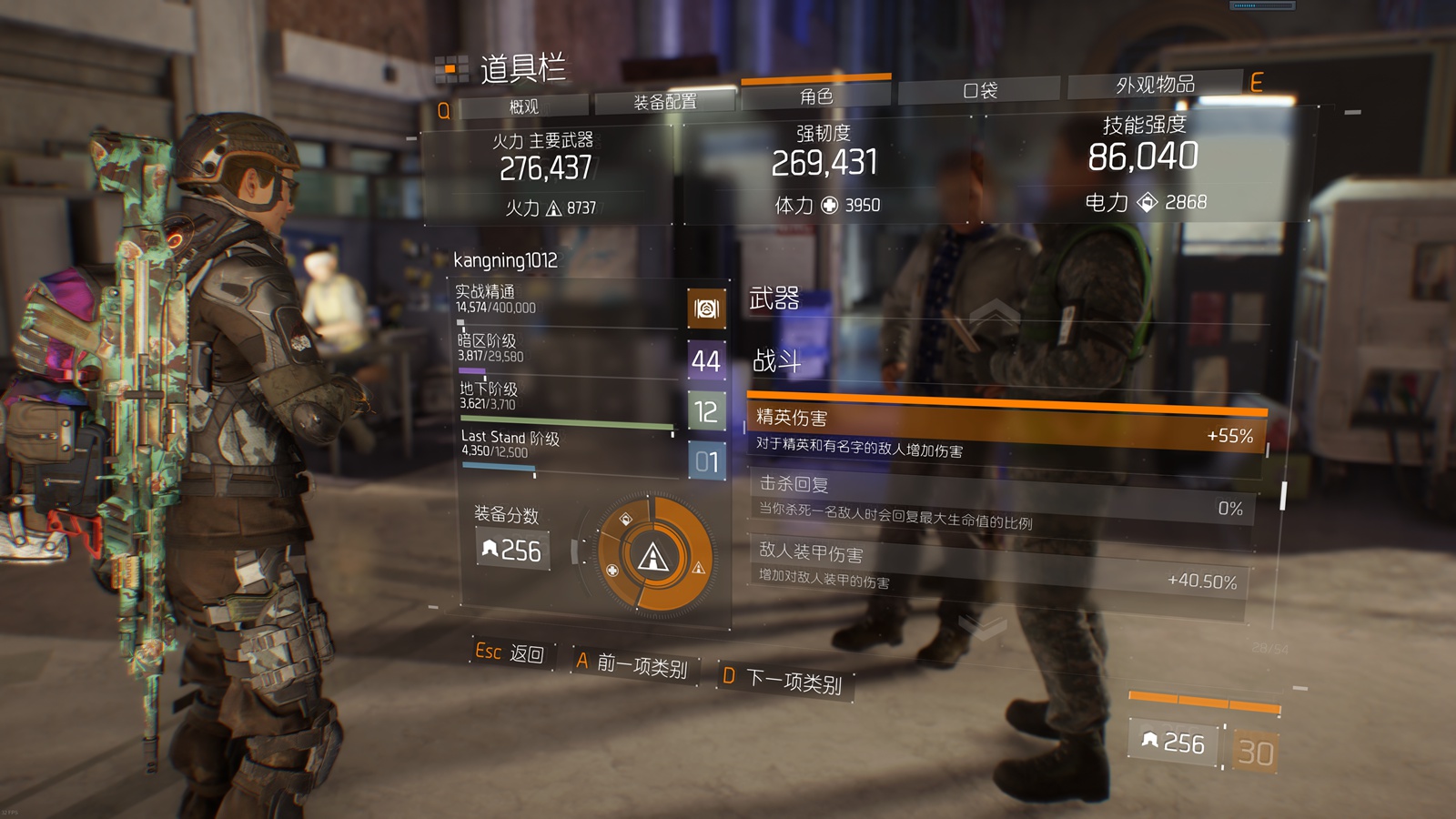1456x819 pixels.
Task: Switch to the 外观物品 appearance tab
Action: (1155, 85)
